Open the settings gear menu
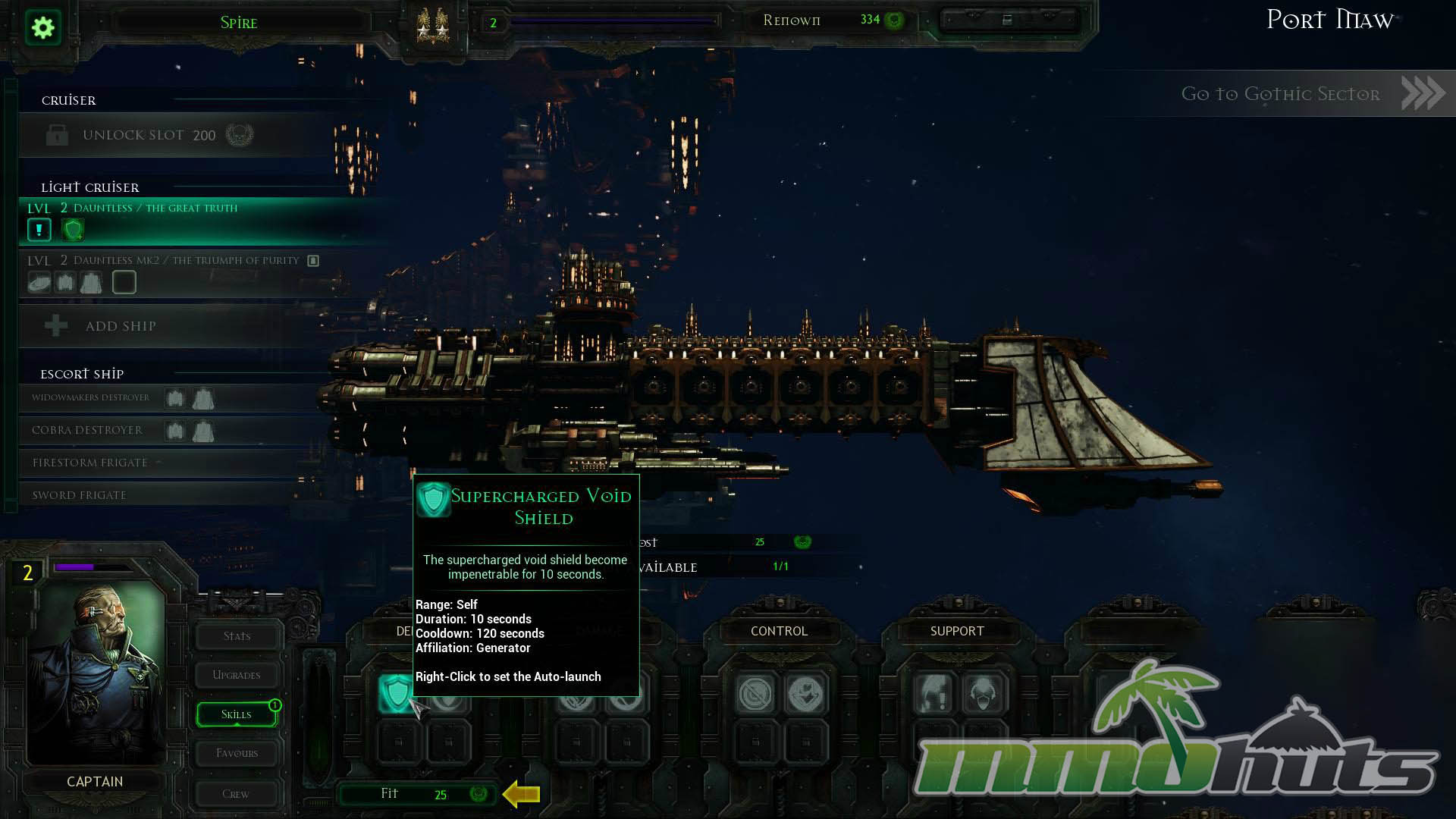Viewport: 1456px width, 819px height. tap(43, 28)
